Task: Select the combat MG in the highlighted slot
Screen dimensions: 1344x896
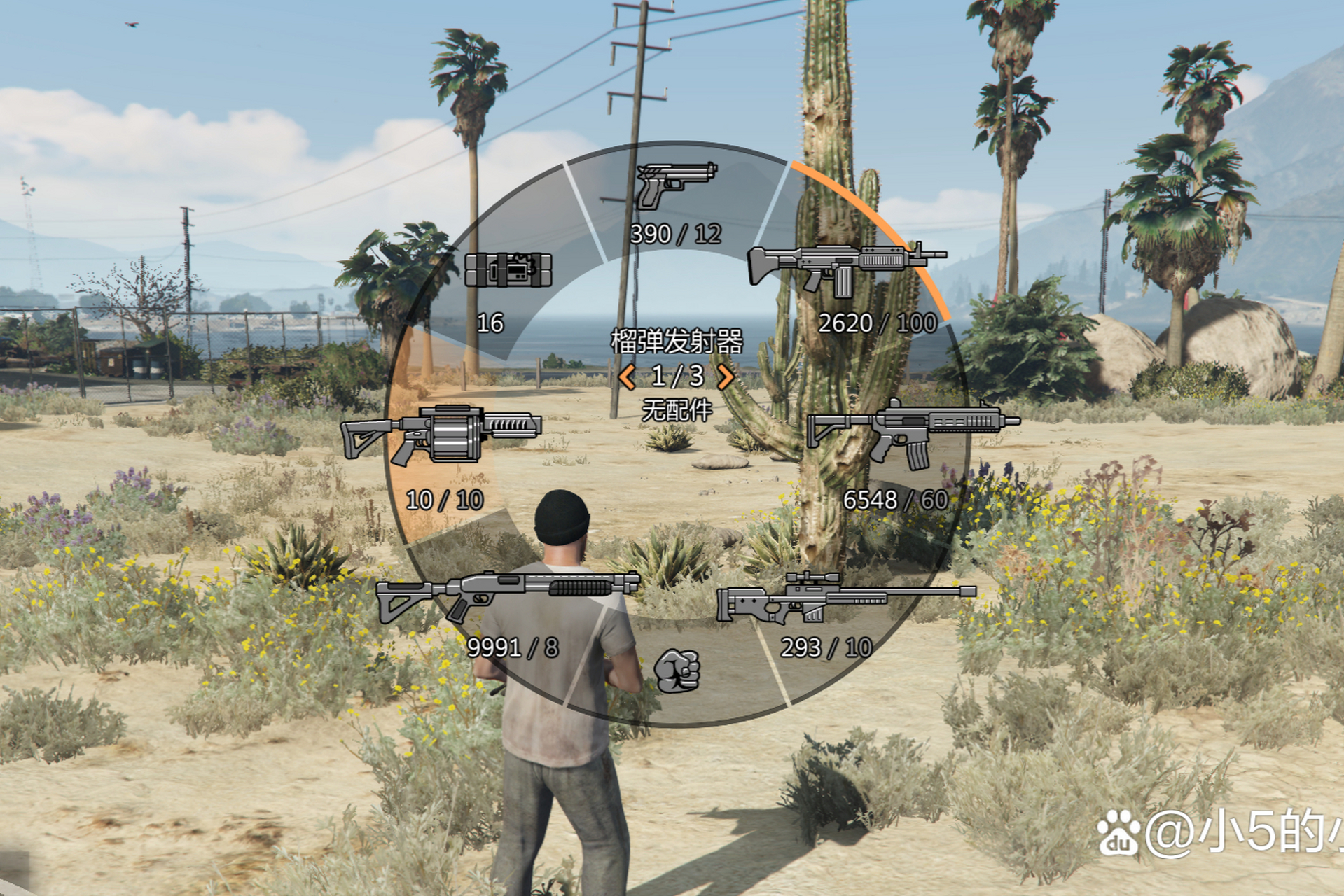Action: (x=845, y=269)
